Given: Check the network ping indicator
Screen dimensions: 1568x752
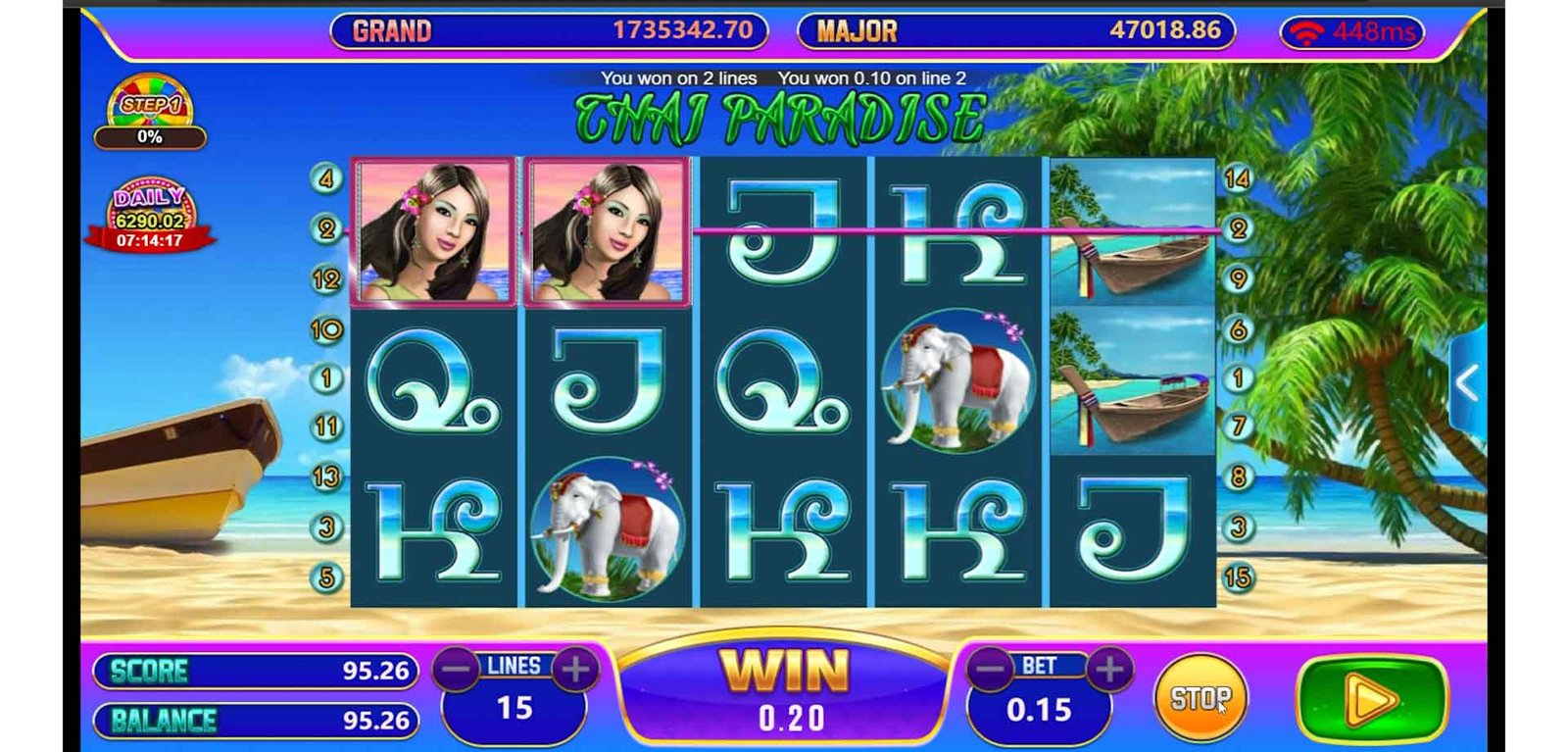Looking at the screenshot, I should (1352, 33).
